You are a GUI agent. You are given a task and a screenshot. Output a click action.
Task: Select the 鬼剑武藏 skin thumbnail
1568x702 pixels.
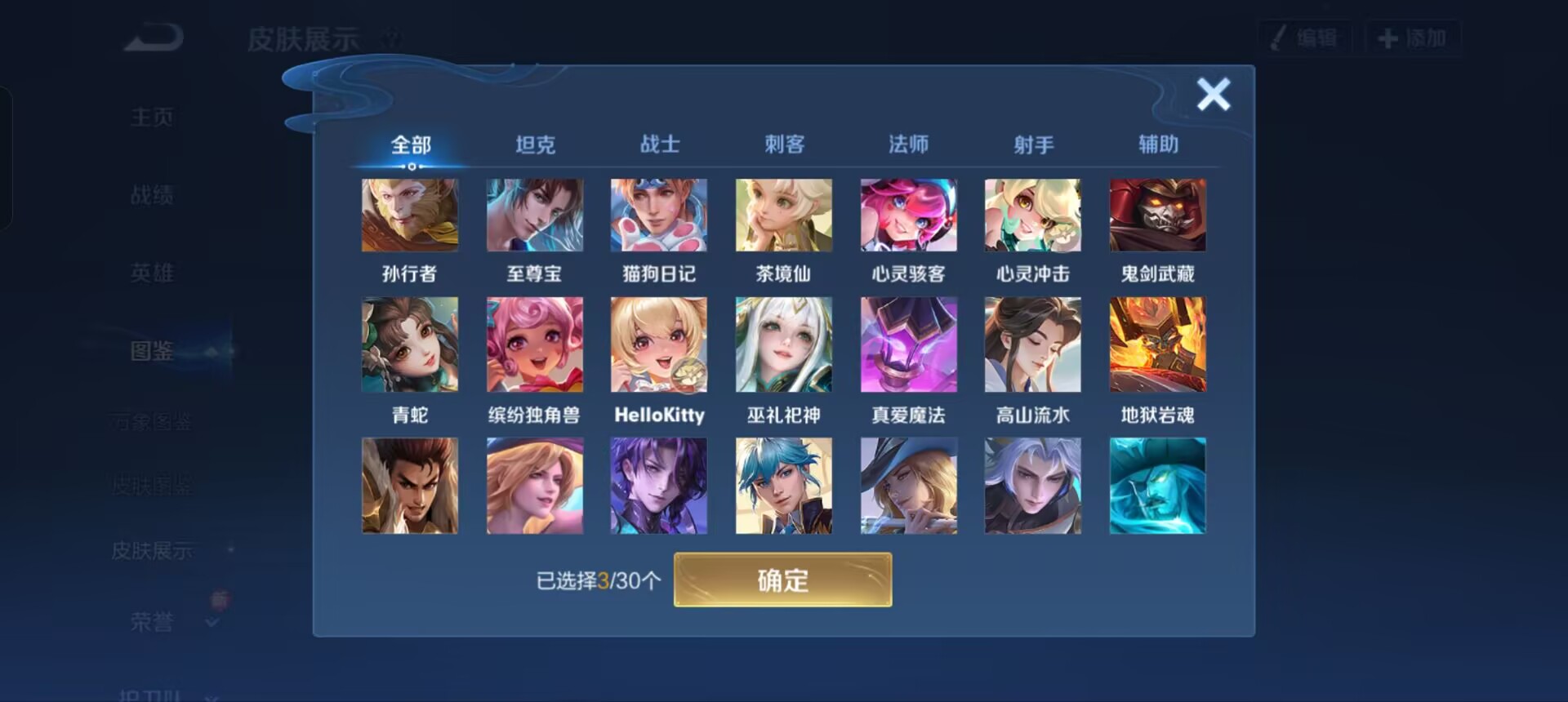(1156, 215)
